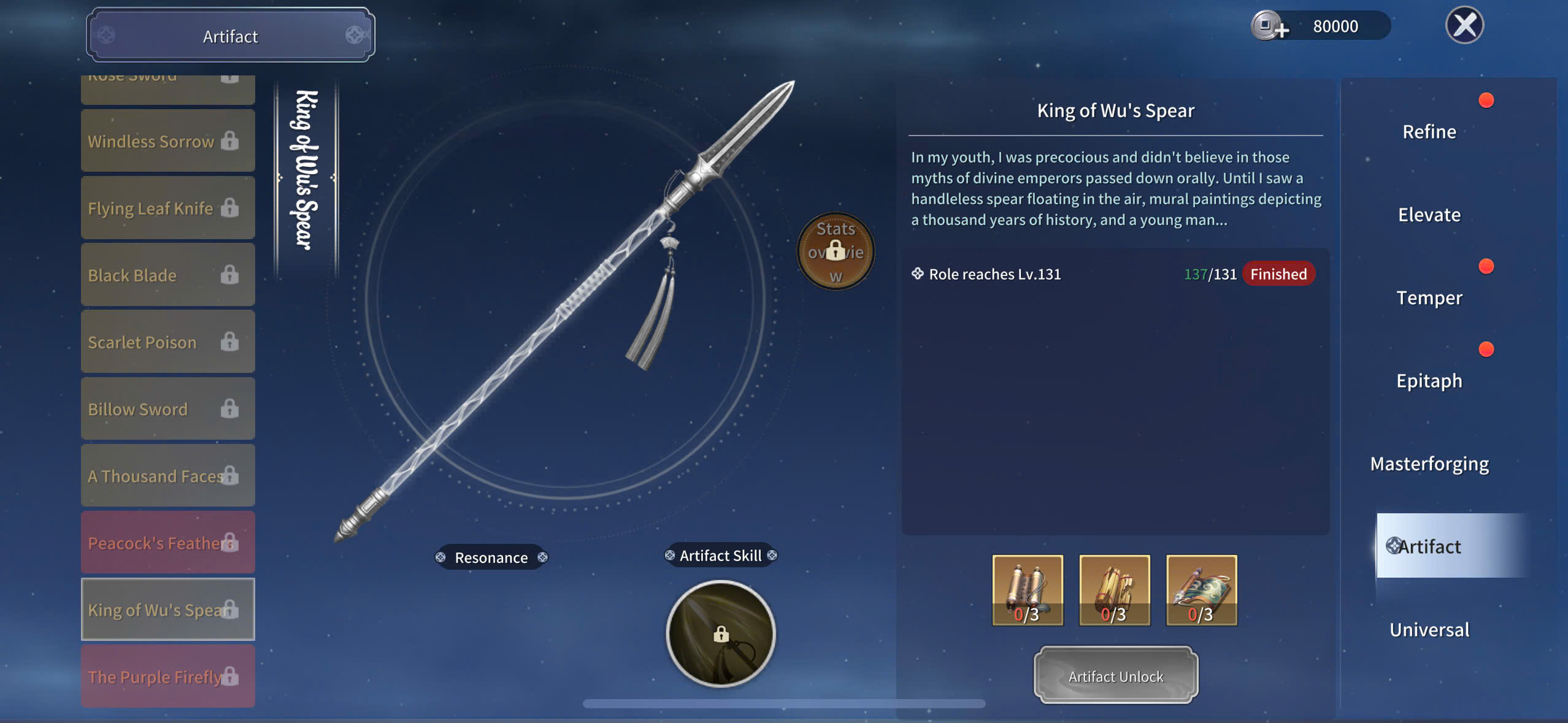This screenshot has width=1568, height=723.
Task: Show the Resonance details
Action: [x=491, y=557]
